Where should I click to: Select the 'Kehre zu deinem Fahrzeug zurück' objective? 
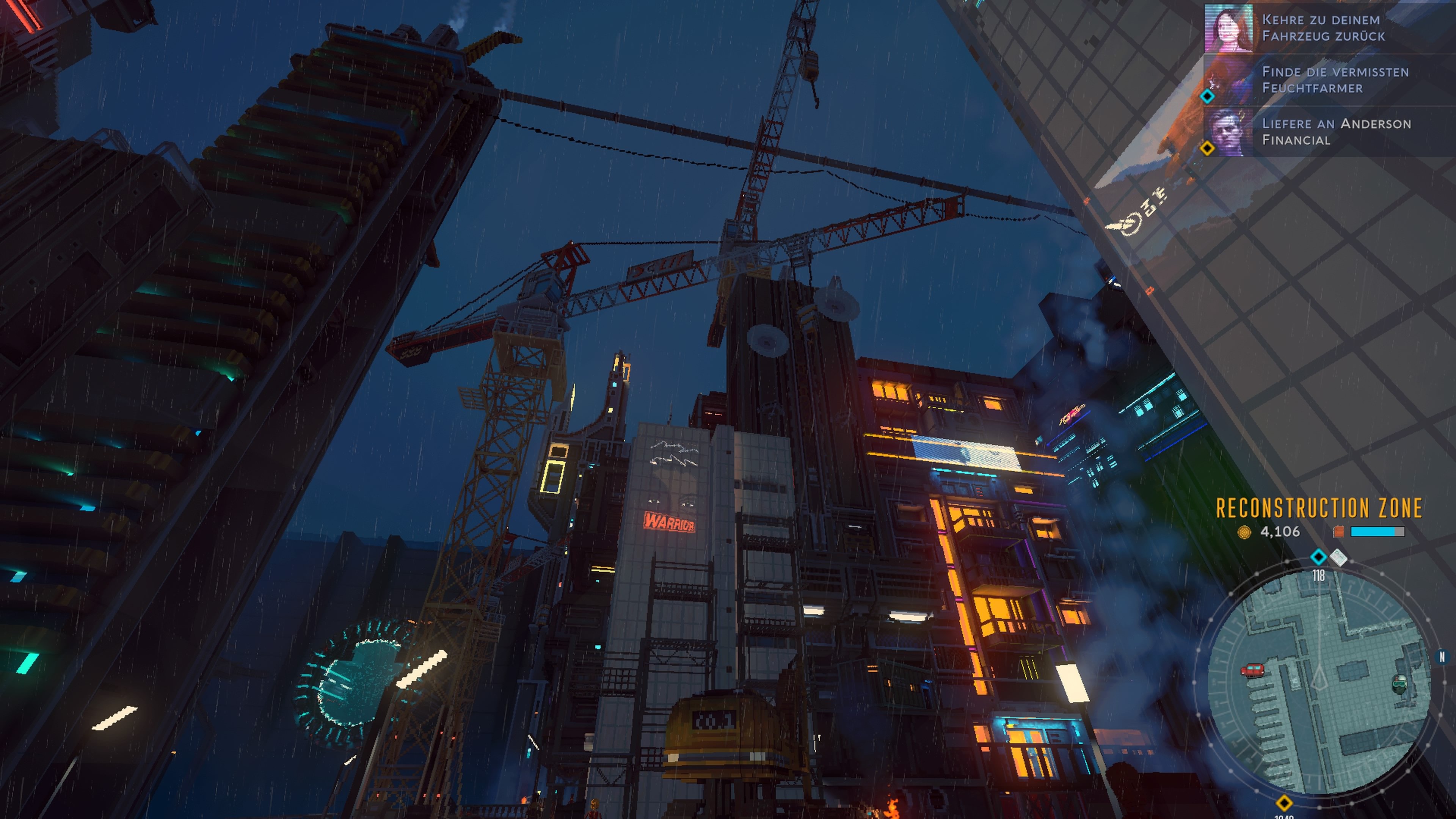[1323, 28]
